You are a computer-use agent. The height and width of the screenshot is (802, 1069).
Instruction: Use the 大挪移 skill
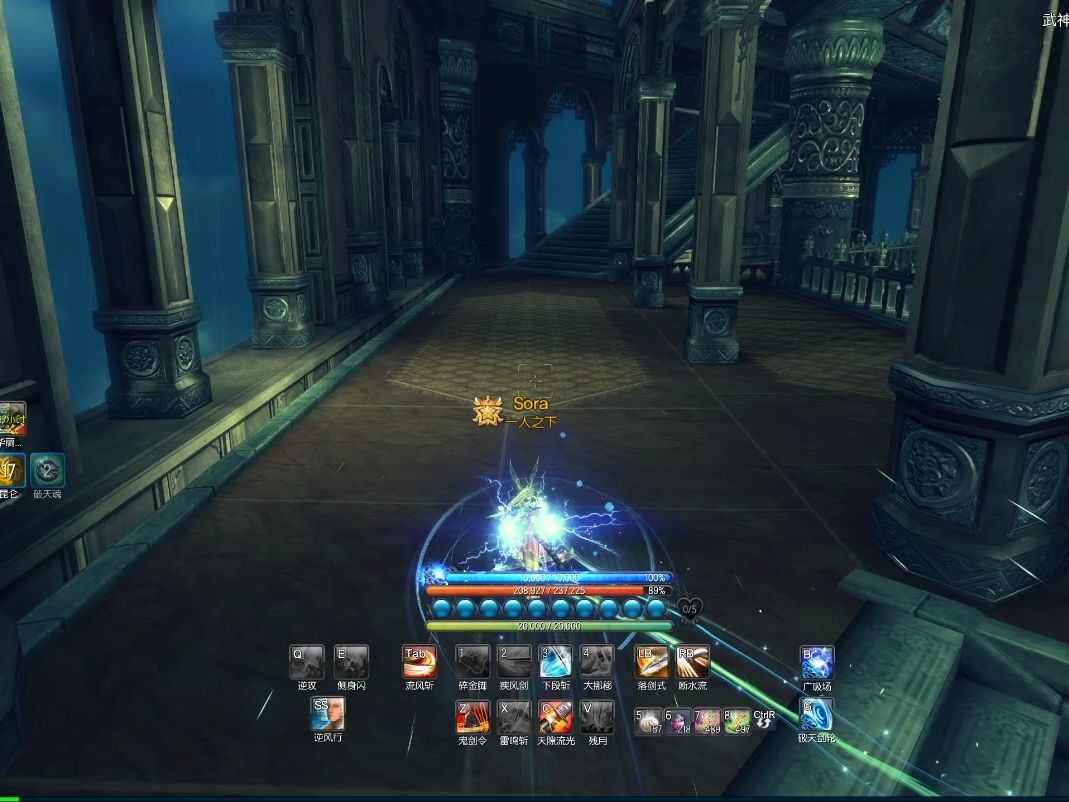pos(597,662)
